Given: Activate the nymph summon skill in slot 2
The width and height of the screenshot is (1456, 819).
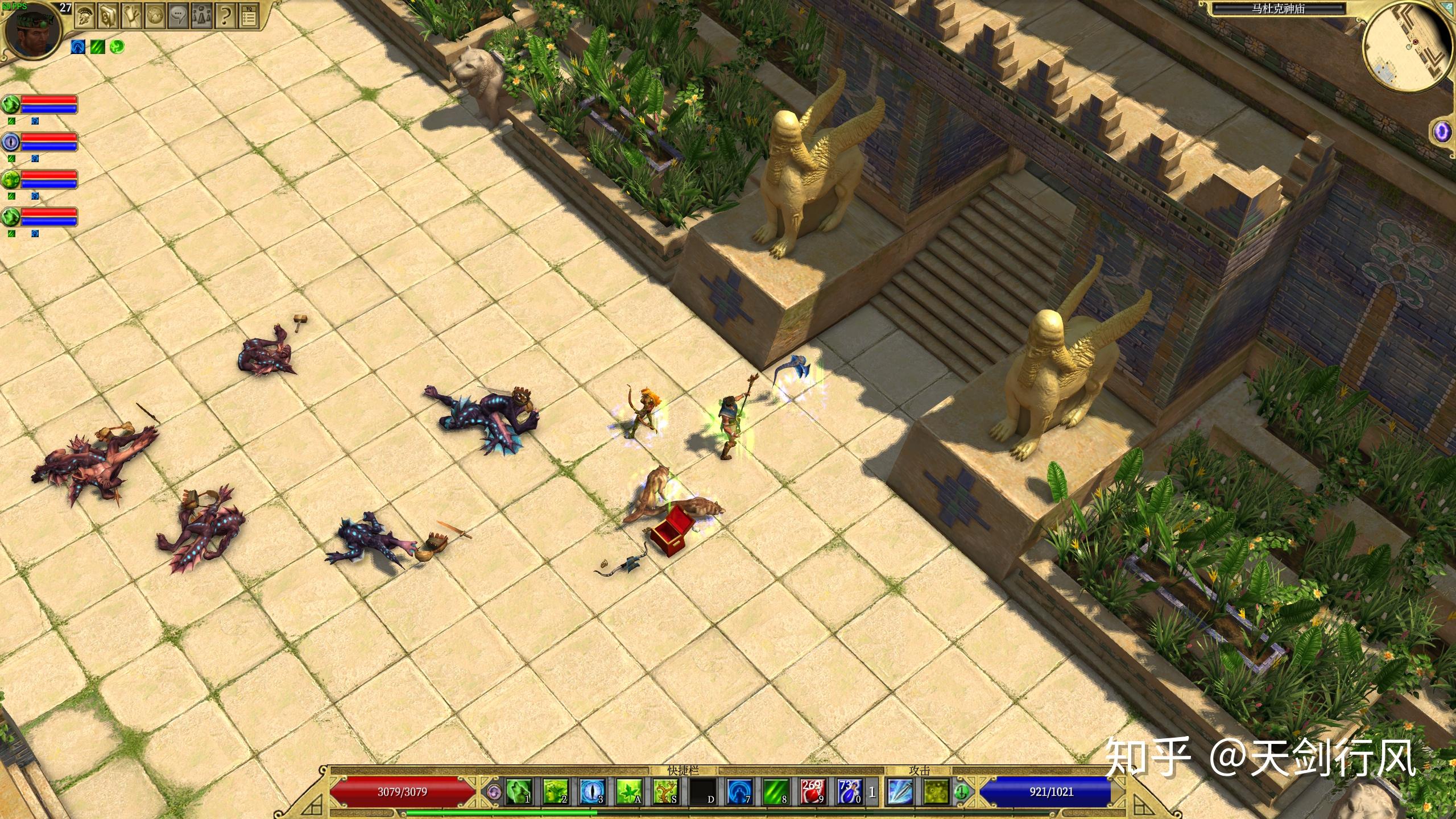Looking at the screenshot, I should [x=555, y=791].
